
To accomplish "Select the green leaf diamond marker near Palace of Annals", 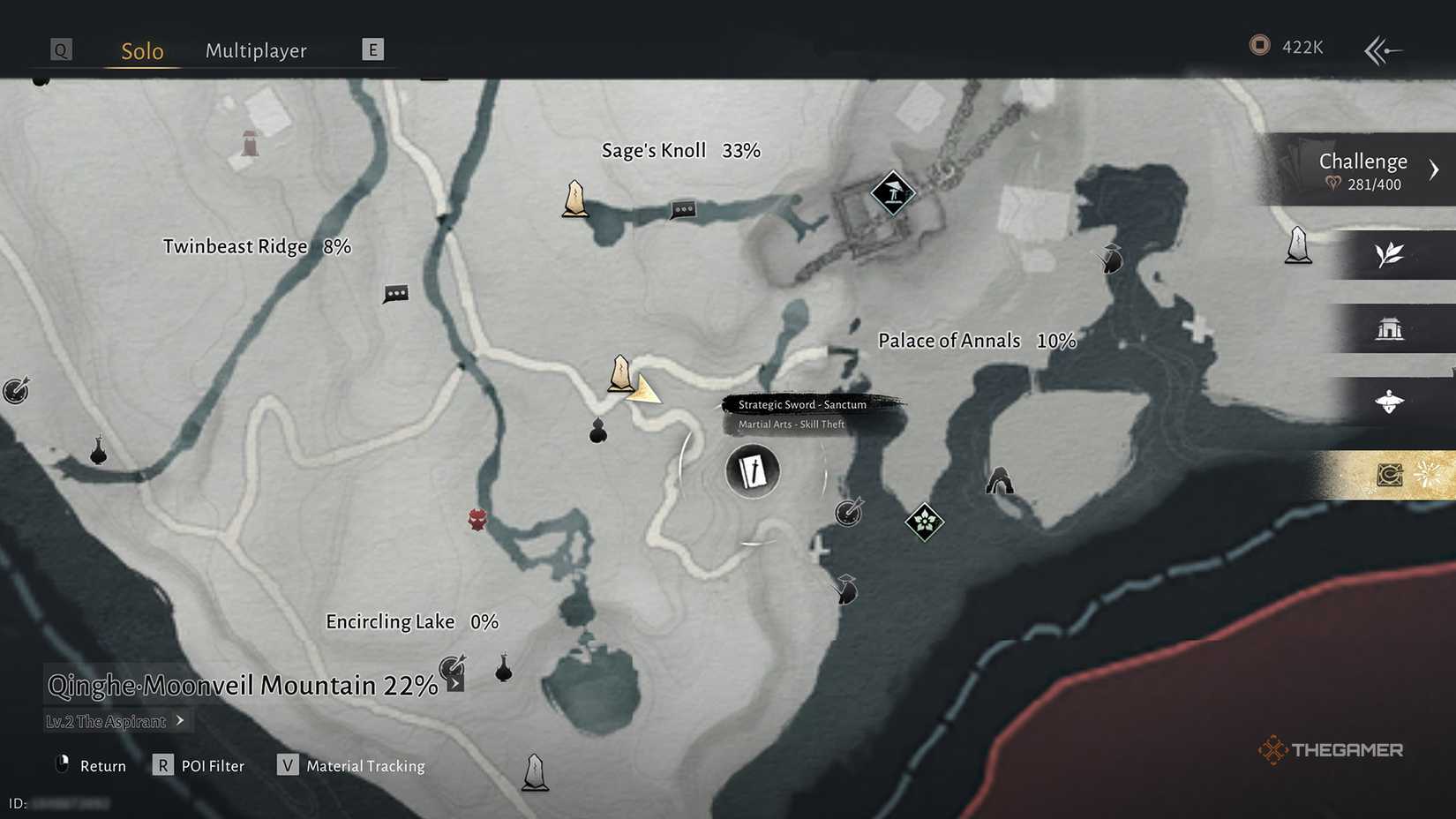I will (x=923, y=522).
